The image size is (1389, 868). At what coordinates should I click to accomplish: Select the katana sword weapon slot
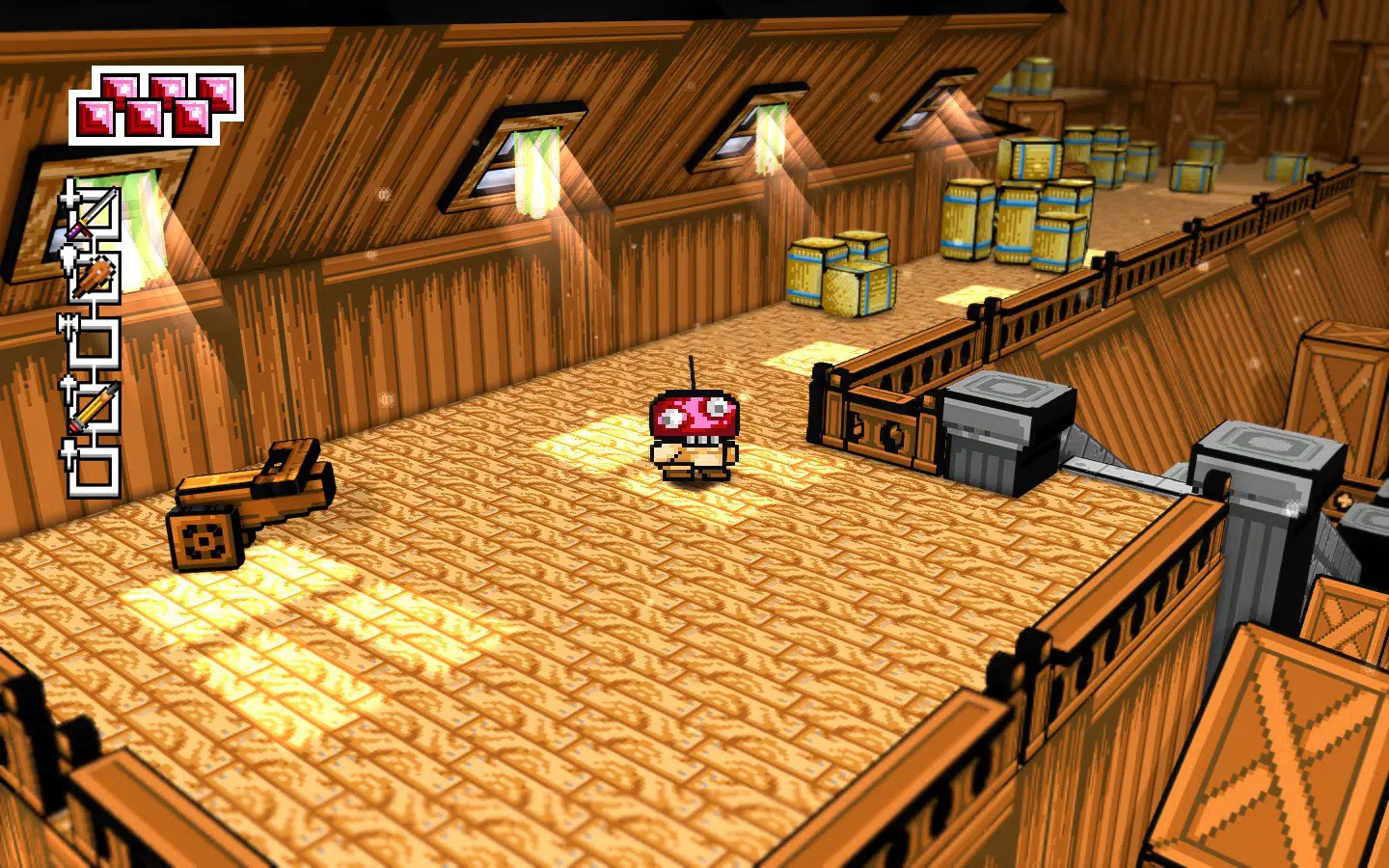[x=94, y=212]
